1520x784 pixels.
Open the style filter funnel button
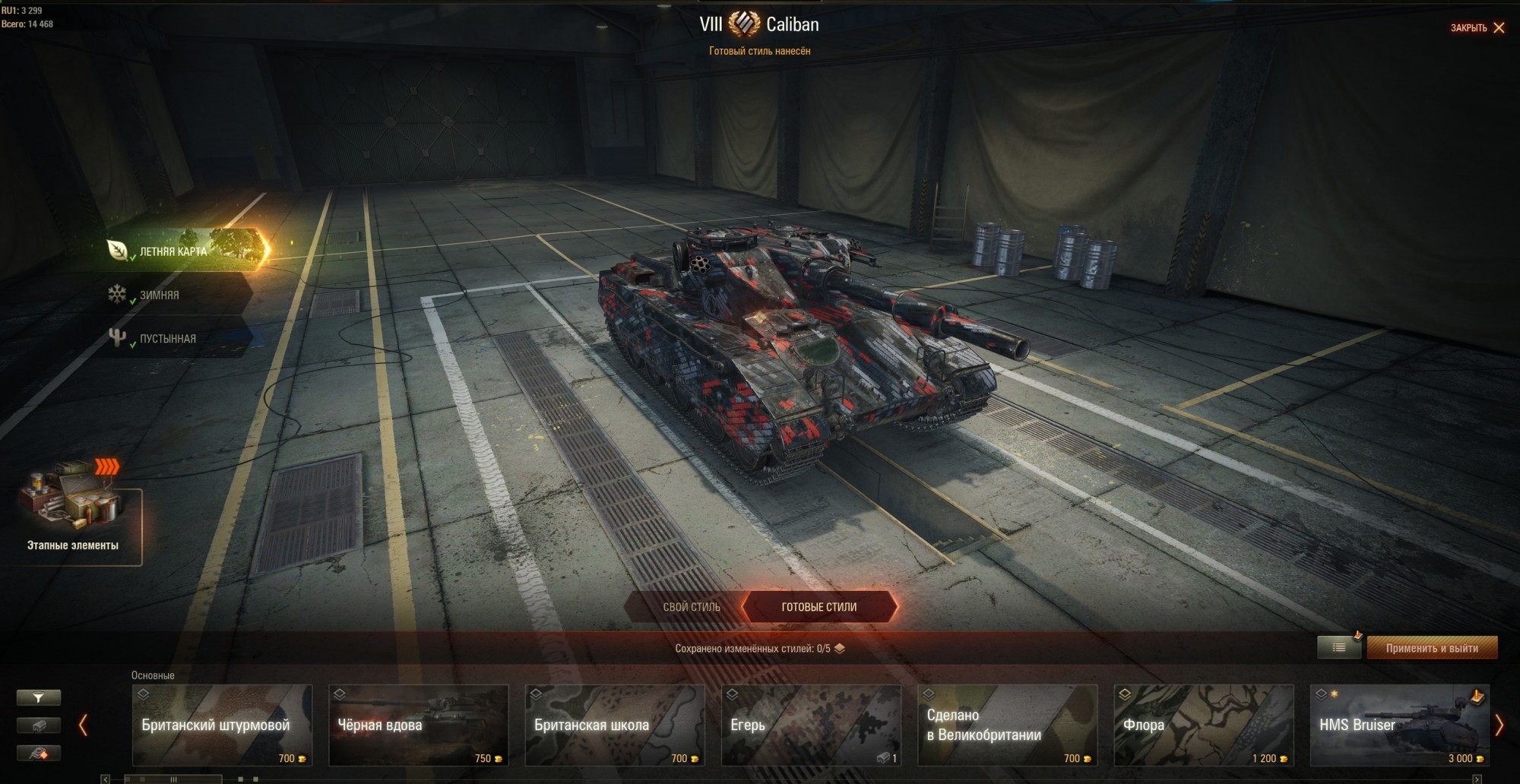tap(39, 697)
